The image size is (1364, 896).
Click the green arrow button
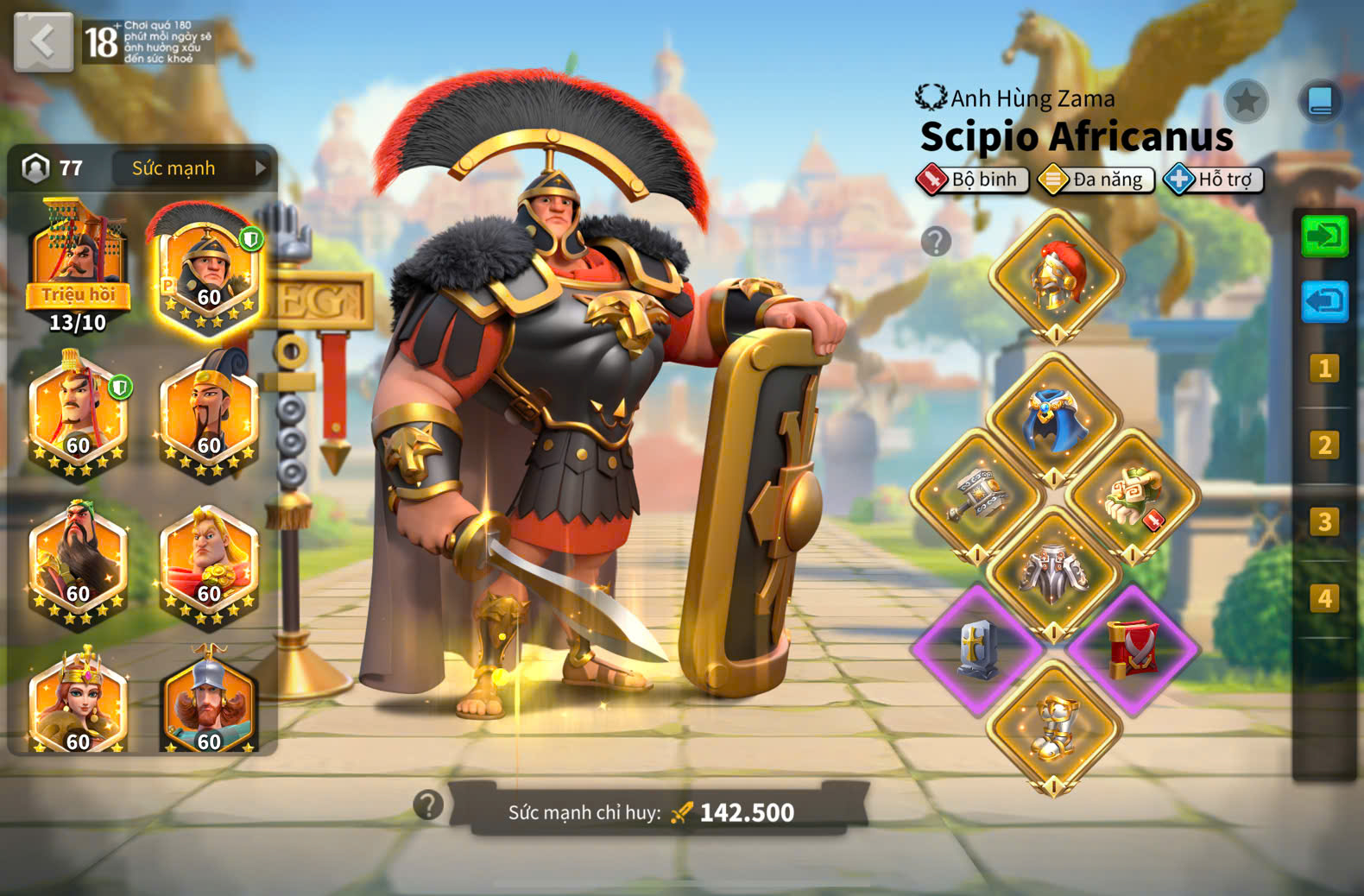tap(1323, 236)
